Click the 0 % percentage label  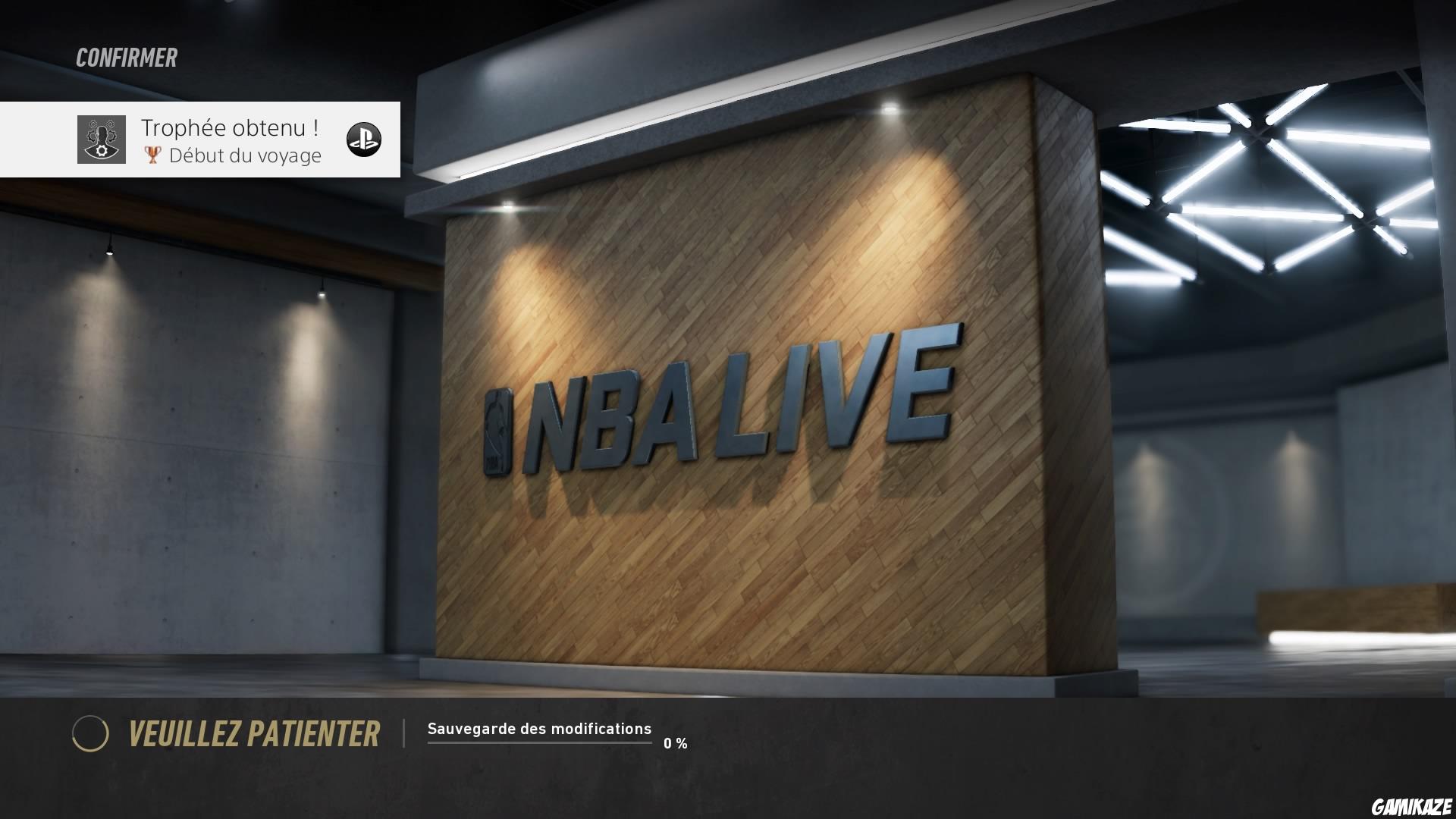(x=676, y=743)
